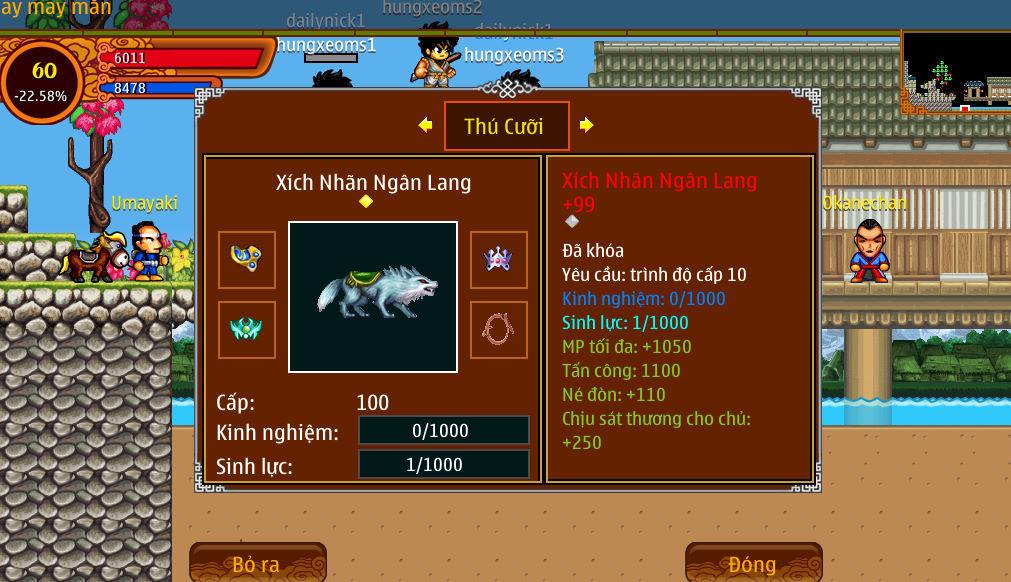The image size is (1011, 582).
Task: Click the "Bỏ ra" button
Action: point(257,564)
